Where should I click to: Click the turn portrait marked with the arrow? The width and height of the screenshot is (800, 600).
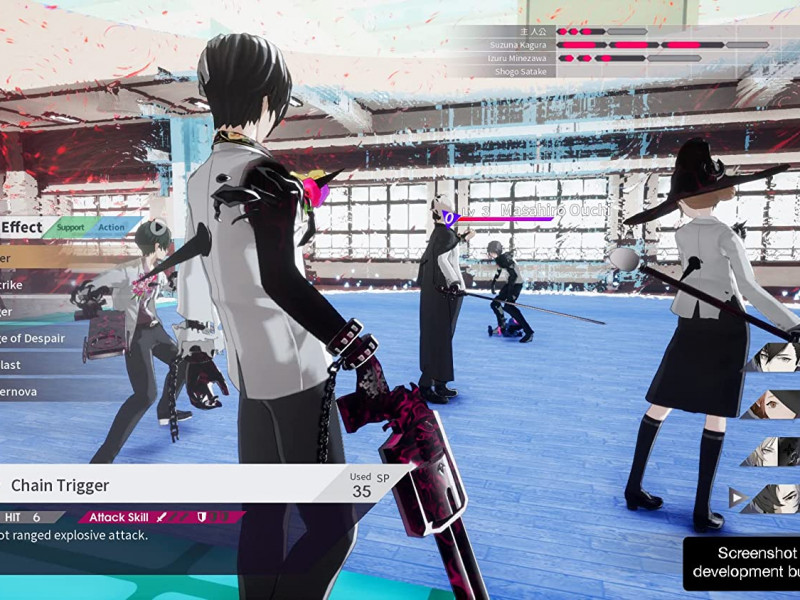(772, 497)
